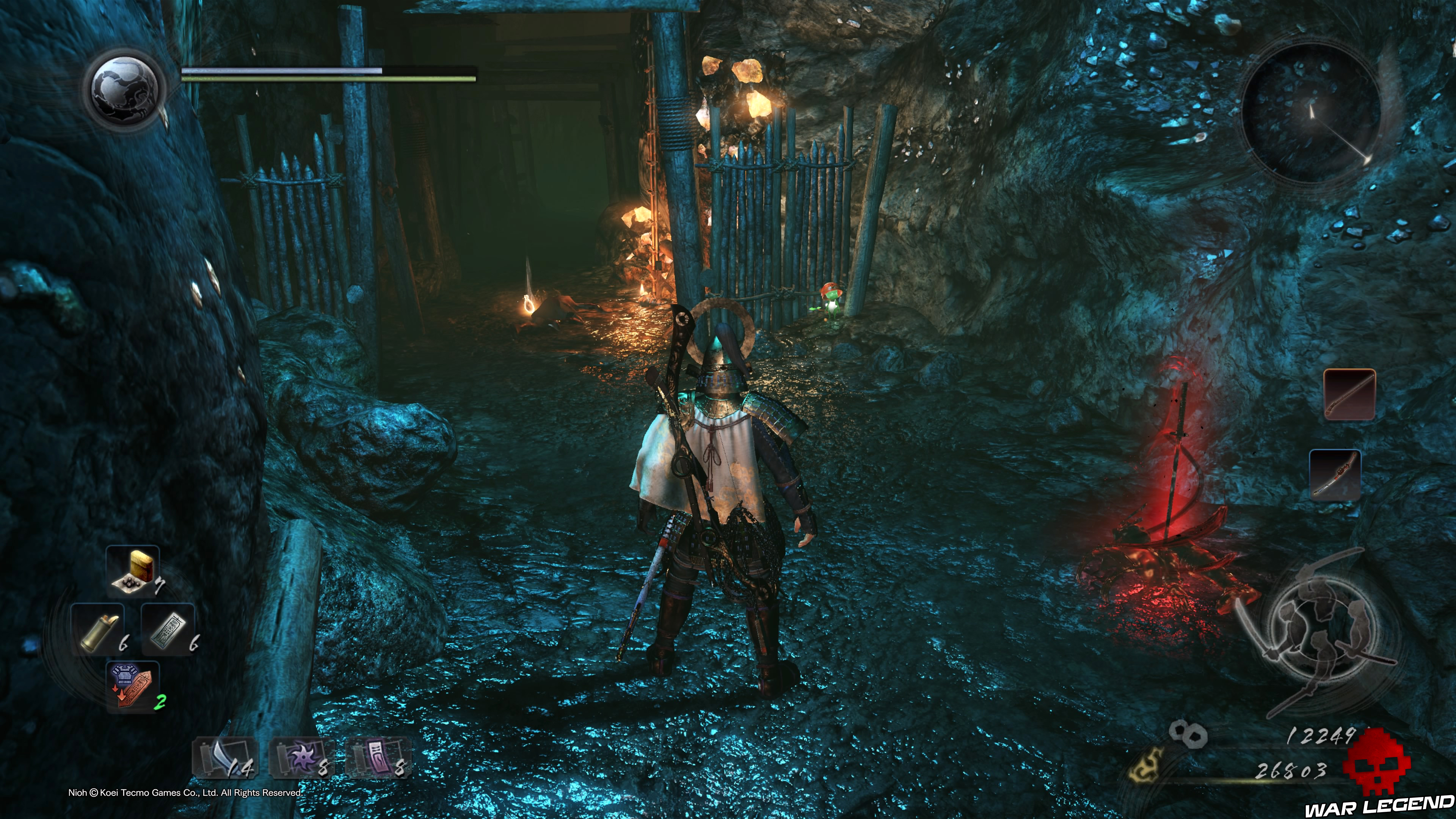This screenshot has height=819, width=1456.
Task: Select the kunai blade scroll slot
Action: [x=226, y=758]
